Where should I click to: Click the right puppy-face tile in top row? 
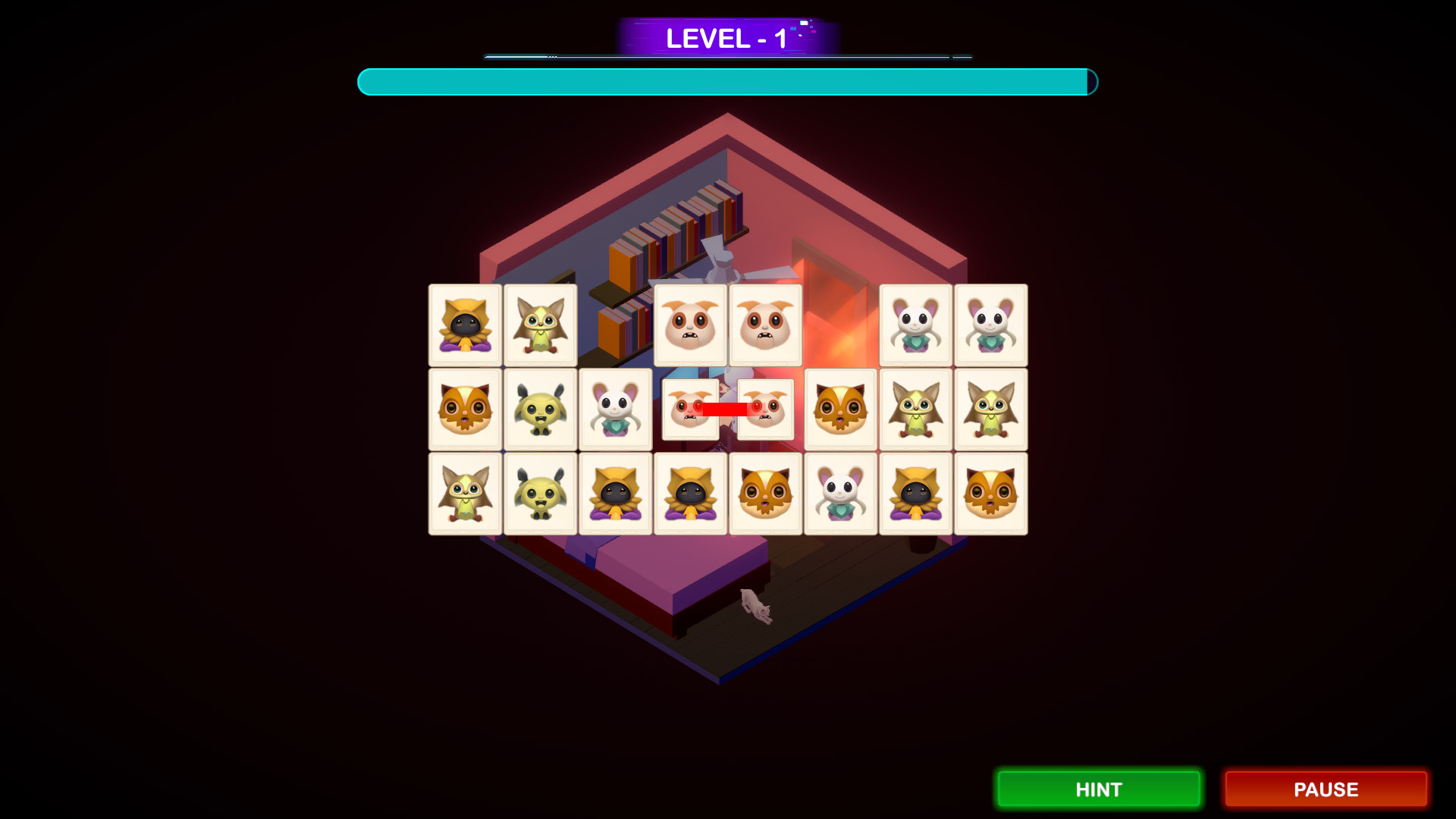pyautogui.click(x=764, y=325)
